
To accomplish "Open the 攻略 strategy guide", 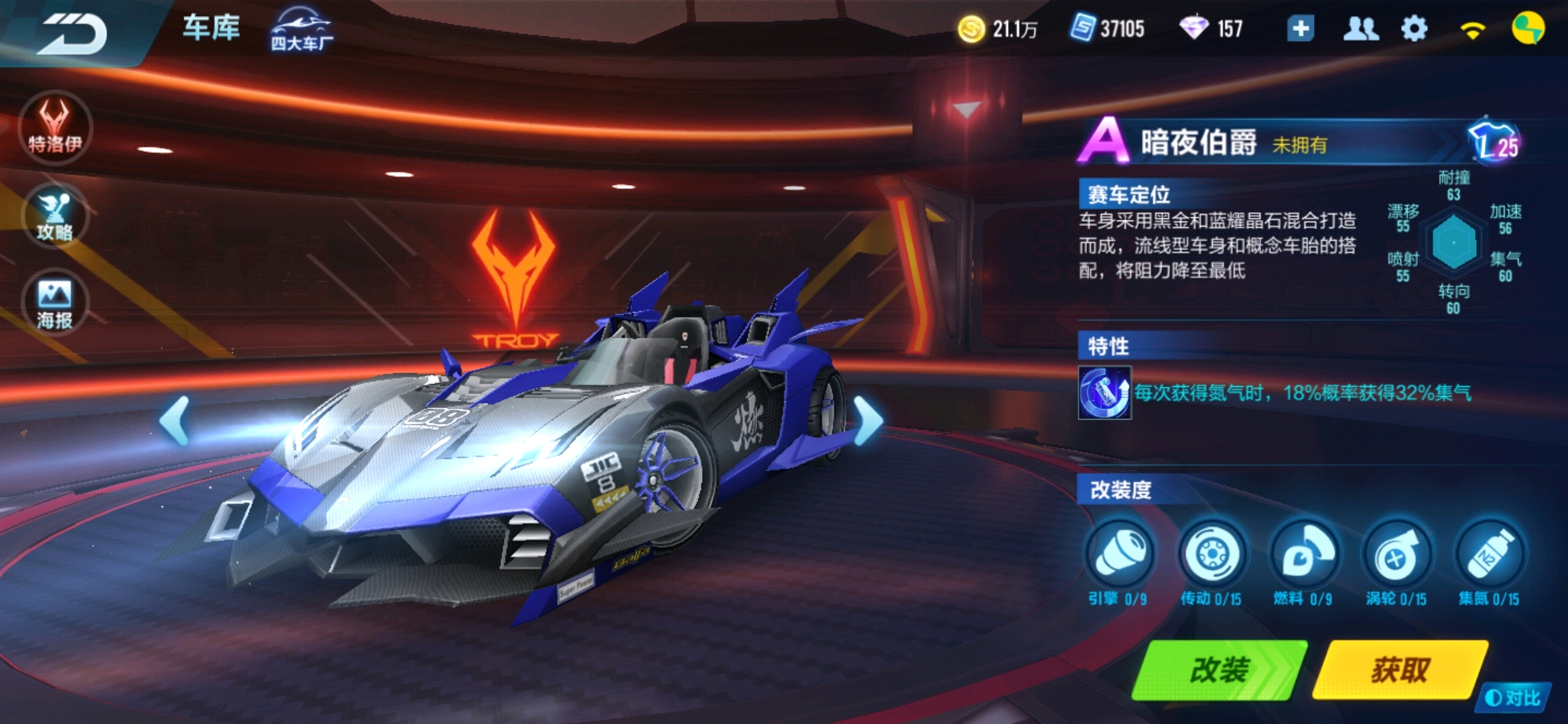I will 55,216.
